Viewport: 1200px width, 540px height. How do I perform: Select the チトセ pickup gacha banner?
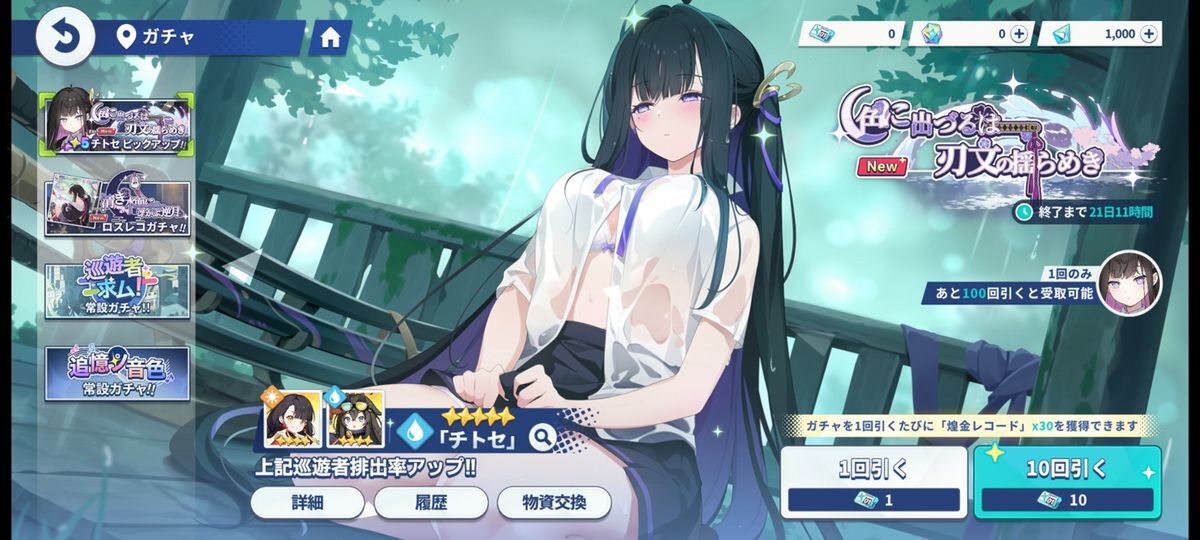click(119, 124)
